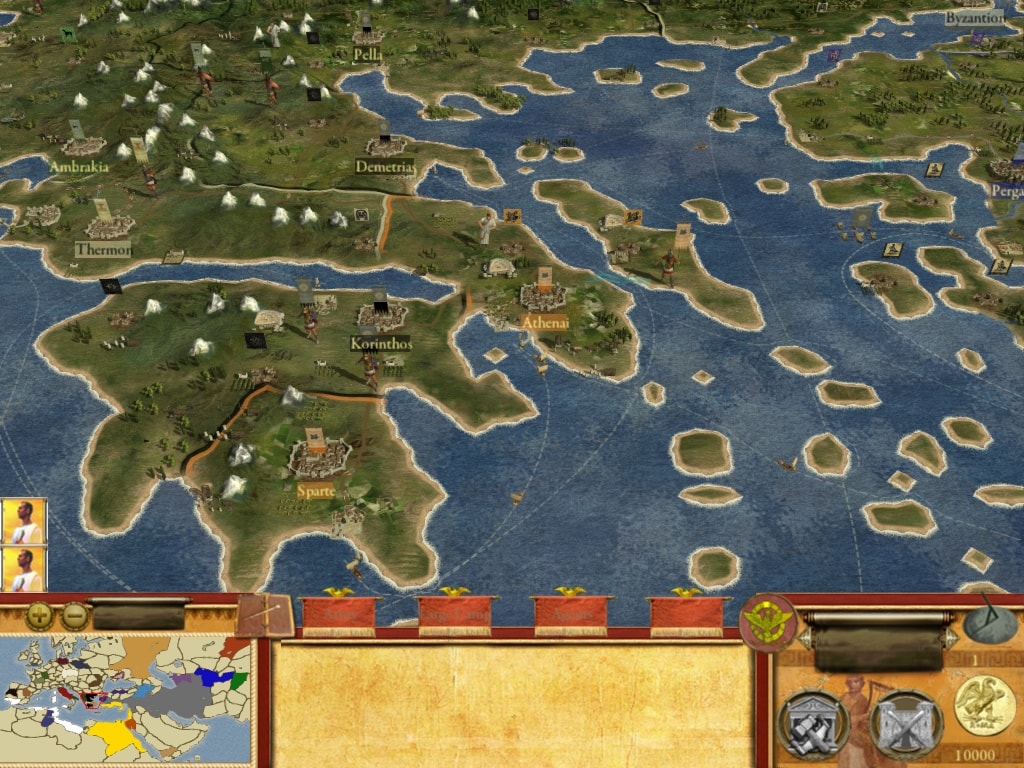The image size is (1024, 768).
Task: Zoom in the minimap with the plus button
Action: [40, 615]
